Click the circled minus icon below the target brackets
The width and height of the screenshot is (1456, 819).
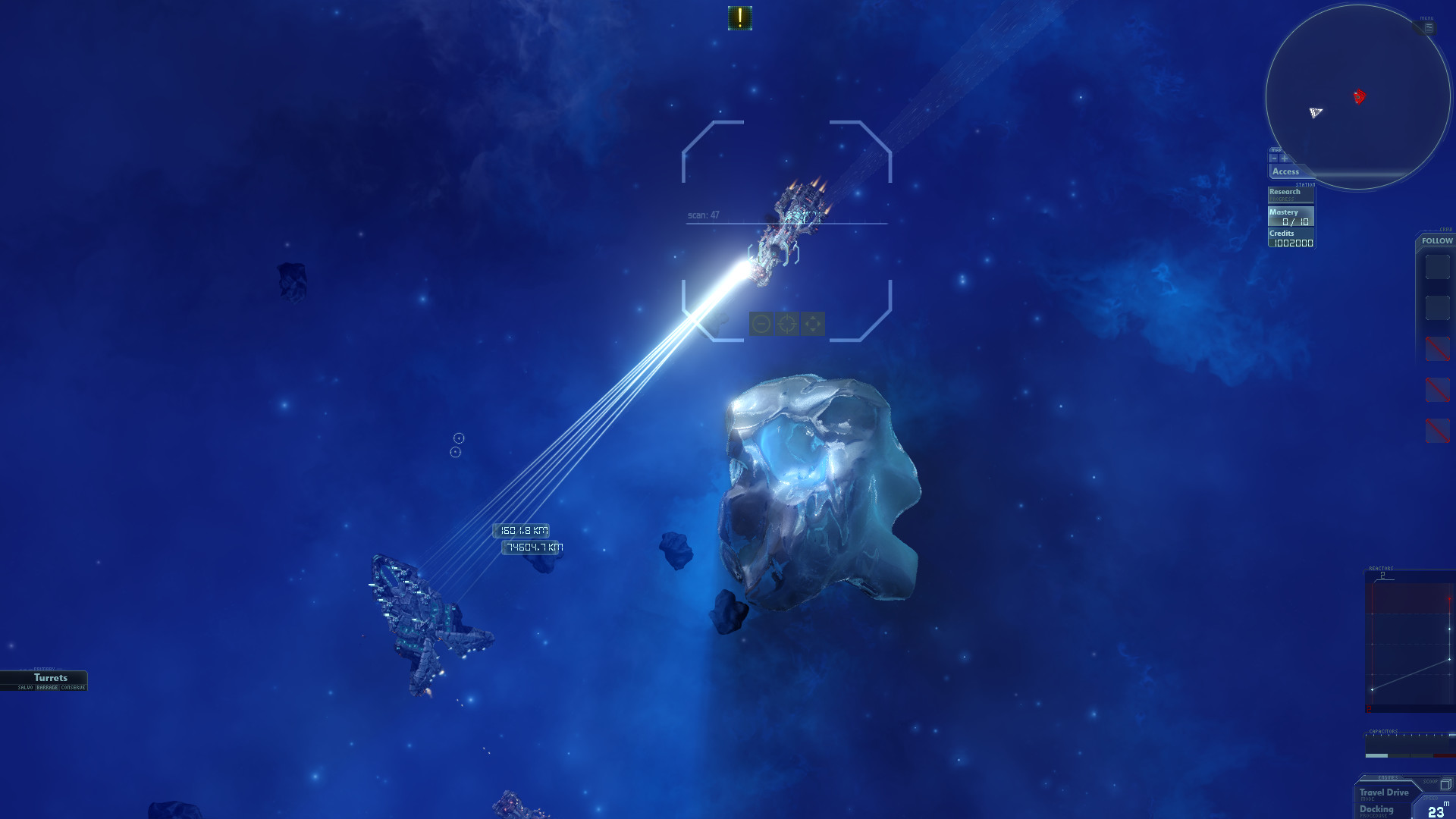(x=761, y=325)
